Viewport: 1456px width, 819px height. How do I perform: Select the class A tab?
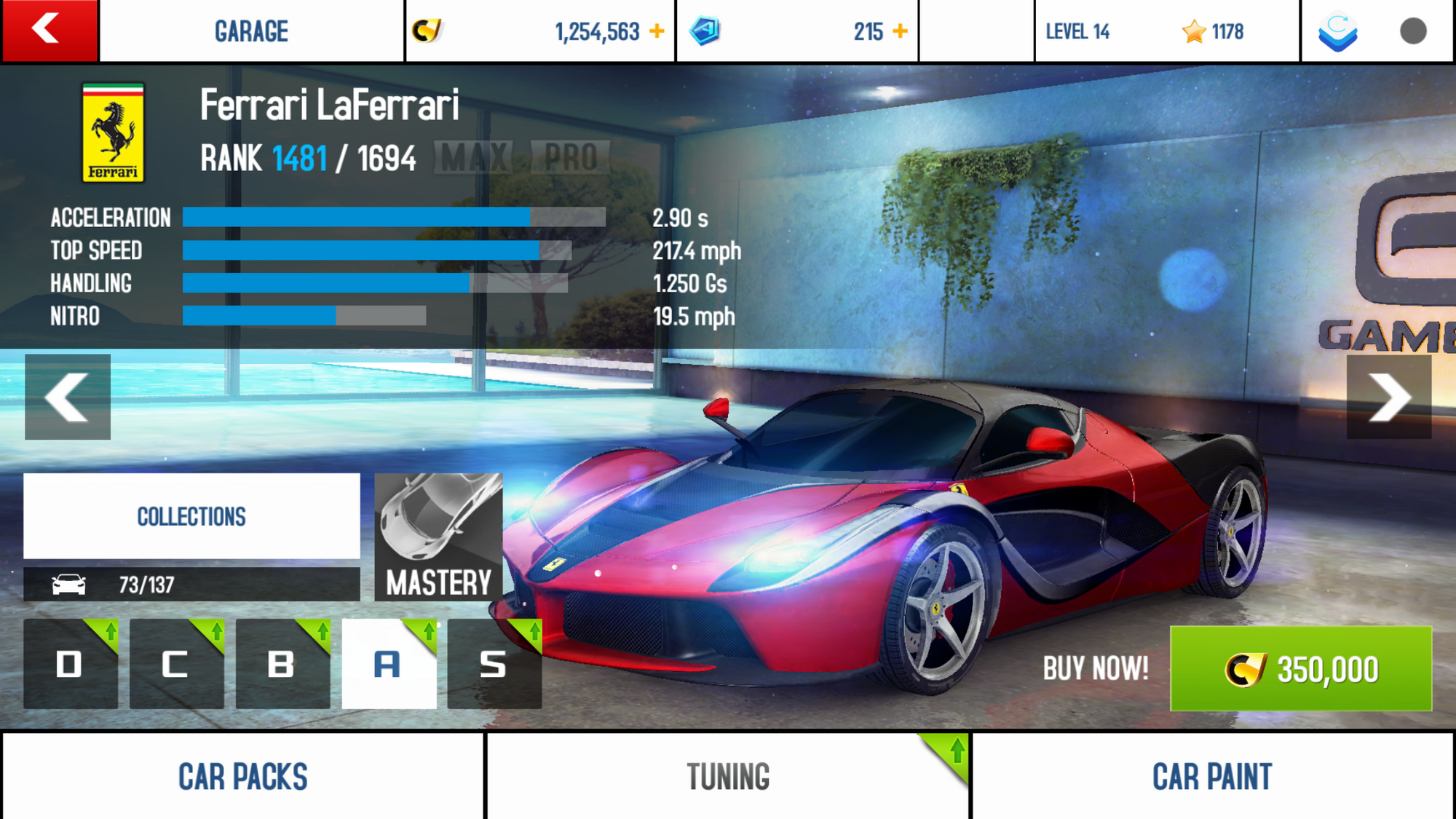389,664
